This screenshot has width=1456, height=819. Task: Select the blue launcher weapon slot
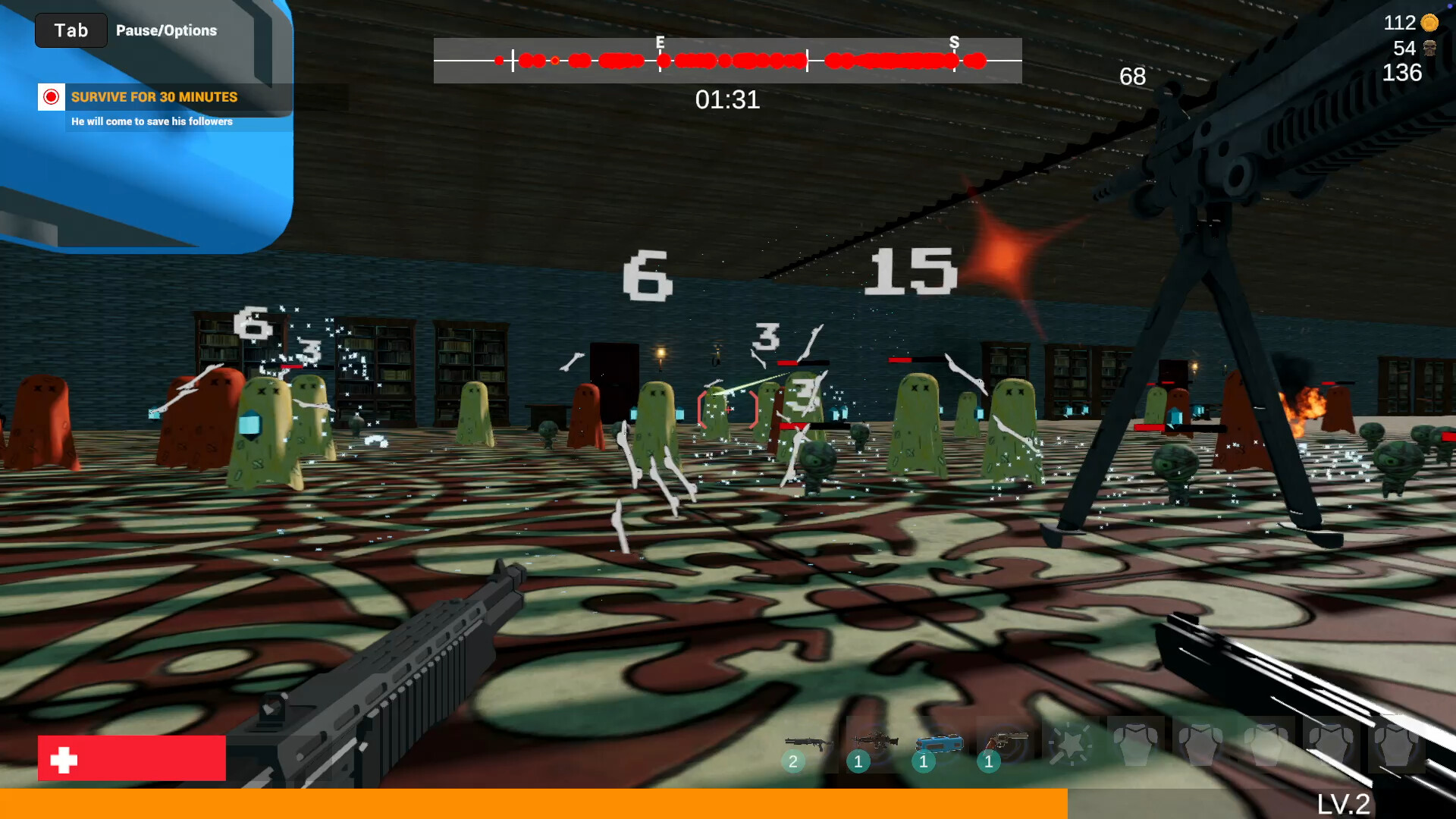[939, 745]
